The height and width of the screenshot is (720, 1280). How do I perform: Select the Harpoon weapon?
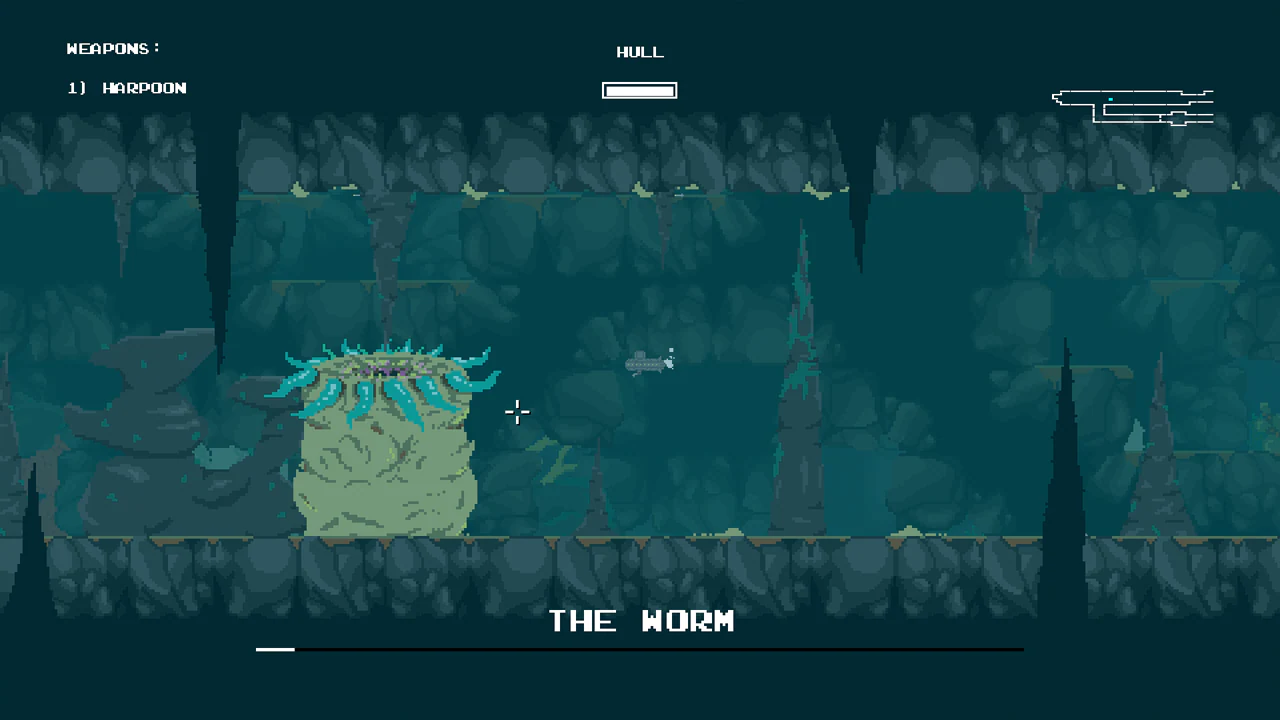[x=144, y=88]
